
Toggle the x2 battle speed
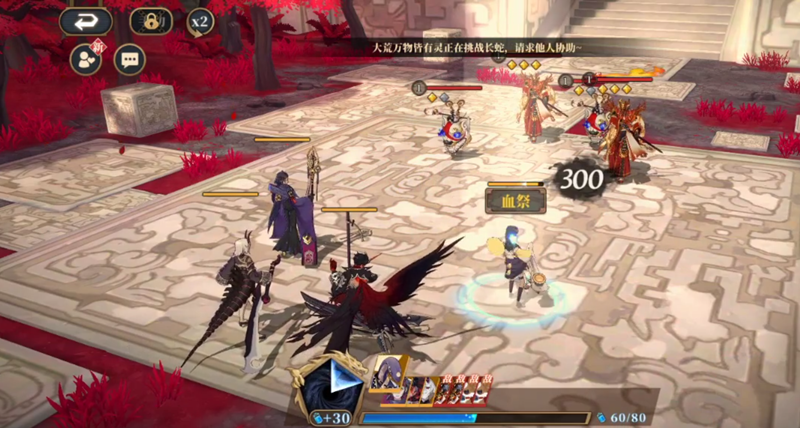201,21
